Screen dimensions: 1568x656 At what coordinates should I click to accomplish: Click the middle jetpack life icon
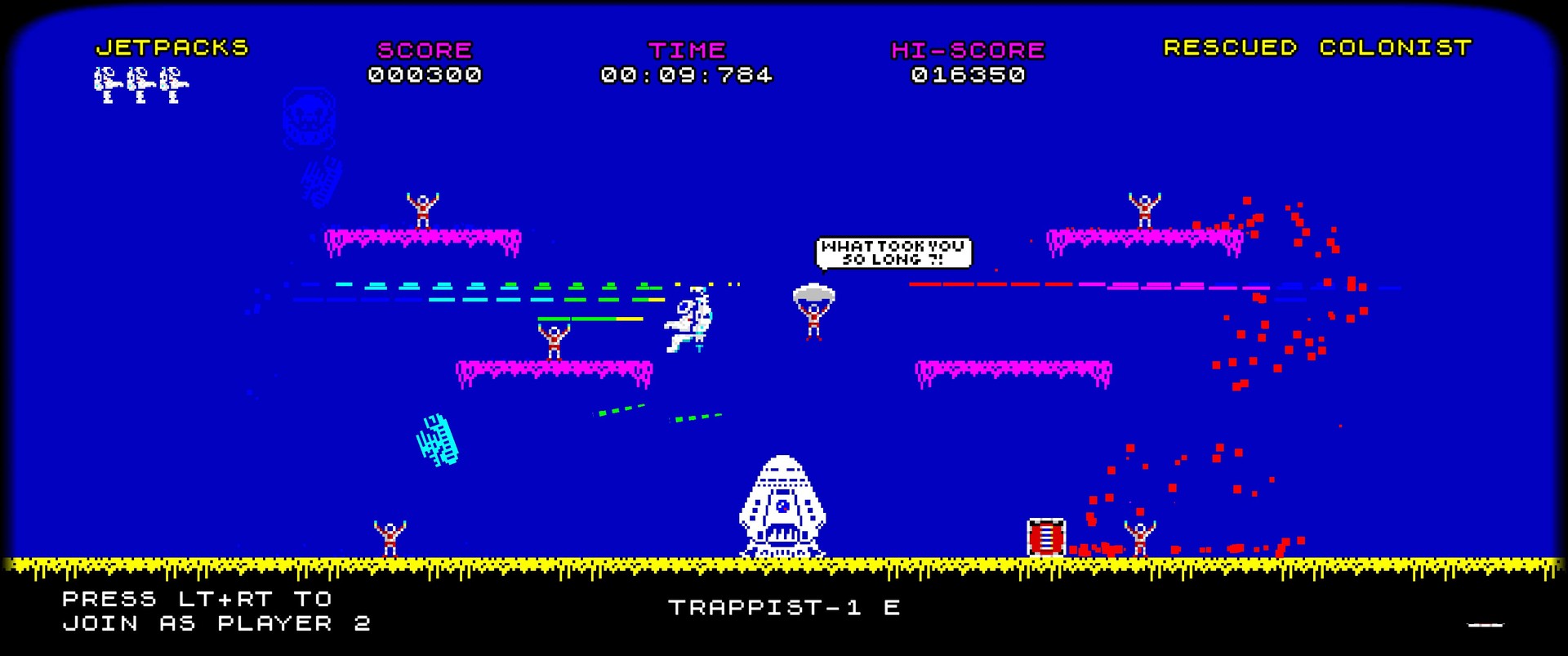[x=137, y=84]
